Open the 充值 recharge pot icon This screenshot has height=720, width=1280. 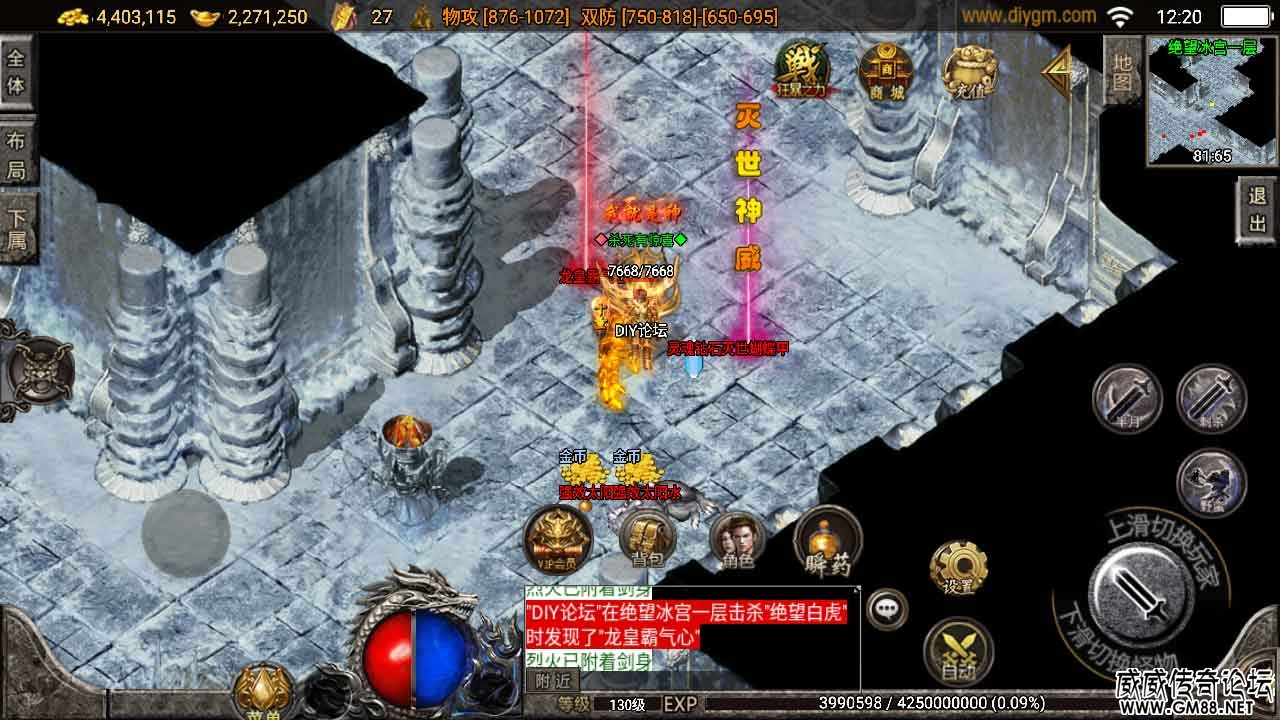[x=969, y=72]
